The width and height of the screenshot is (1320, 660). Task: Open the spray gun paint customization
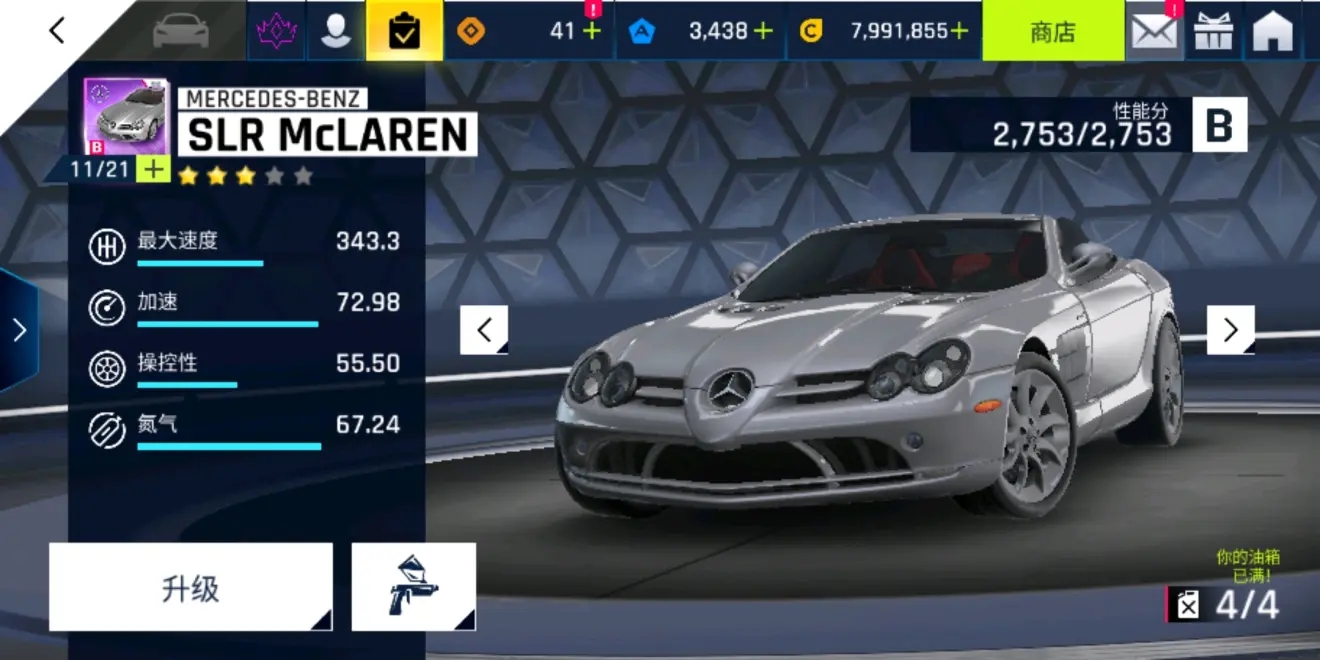point(413,588)
